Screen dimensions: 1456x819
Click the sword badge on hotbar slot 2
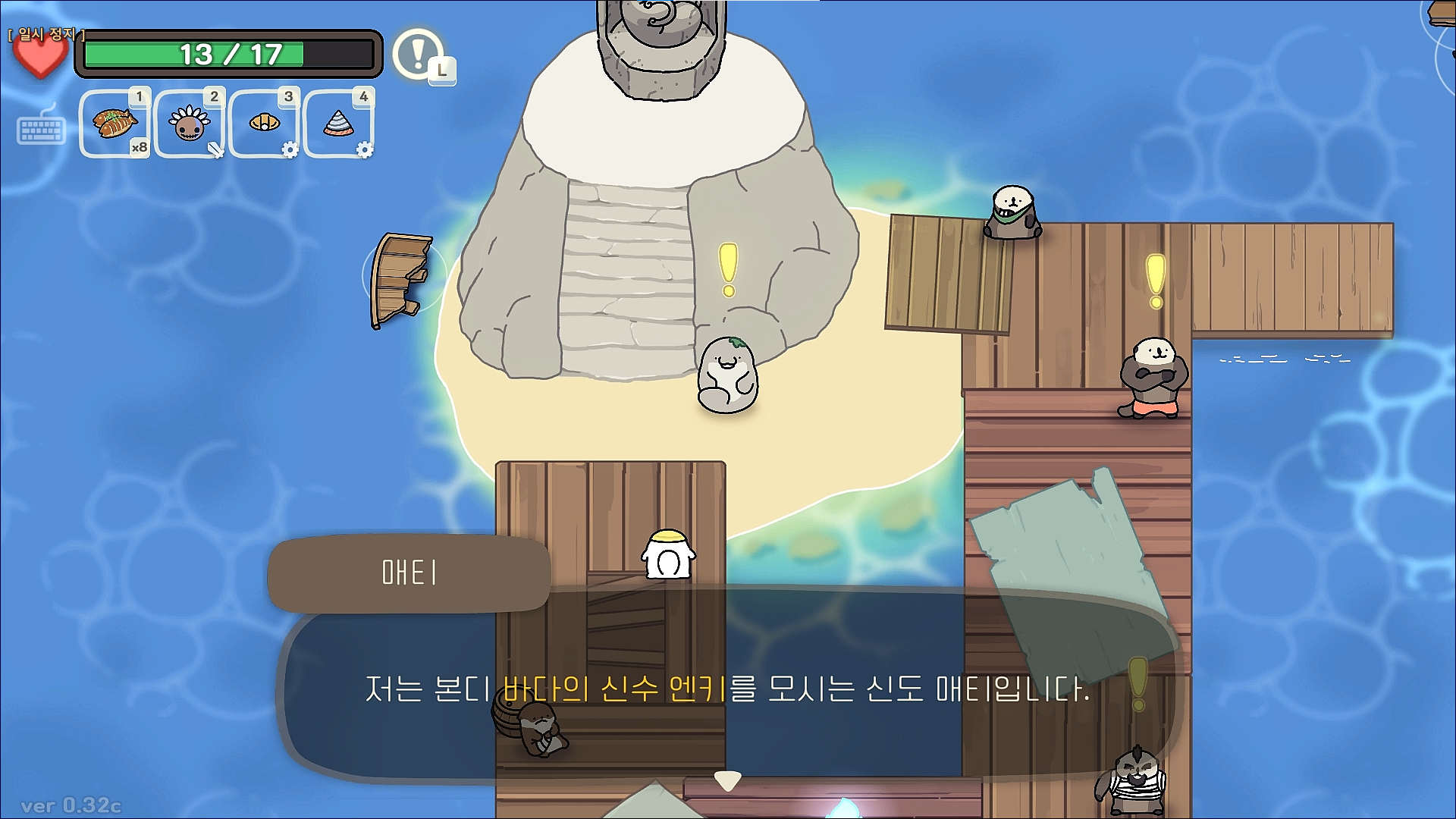(215, 150)
